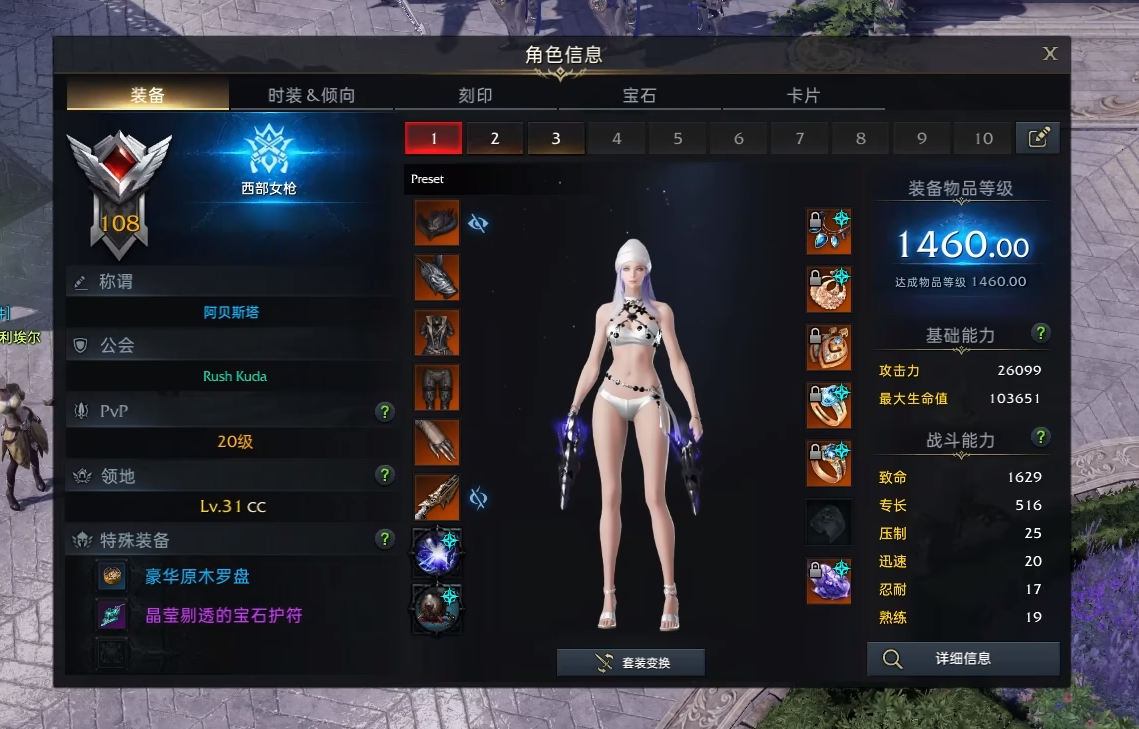Select the necklace accessory slot
1139x729 pixels.
[829, 232]
